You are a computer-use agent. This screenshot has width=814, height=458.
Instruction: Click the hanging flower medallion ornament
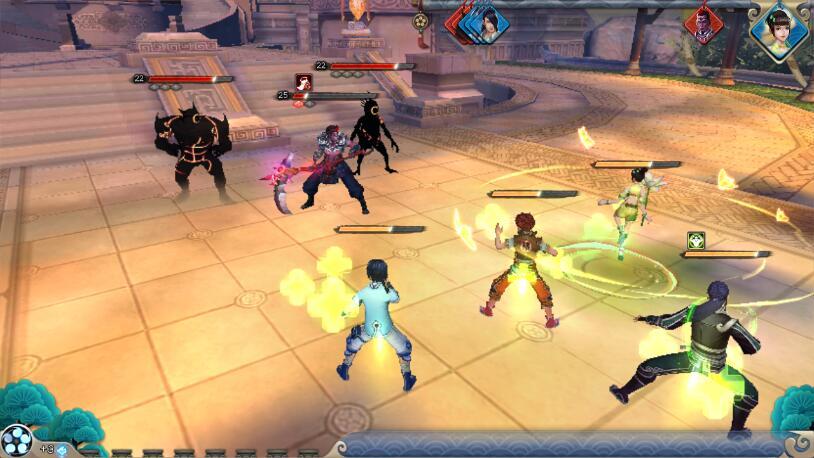point(421,21)
